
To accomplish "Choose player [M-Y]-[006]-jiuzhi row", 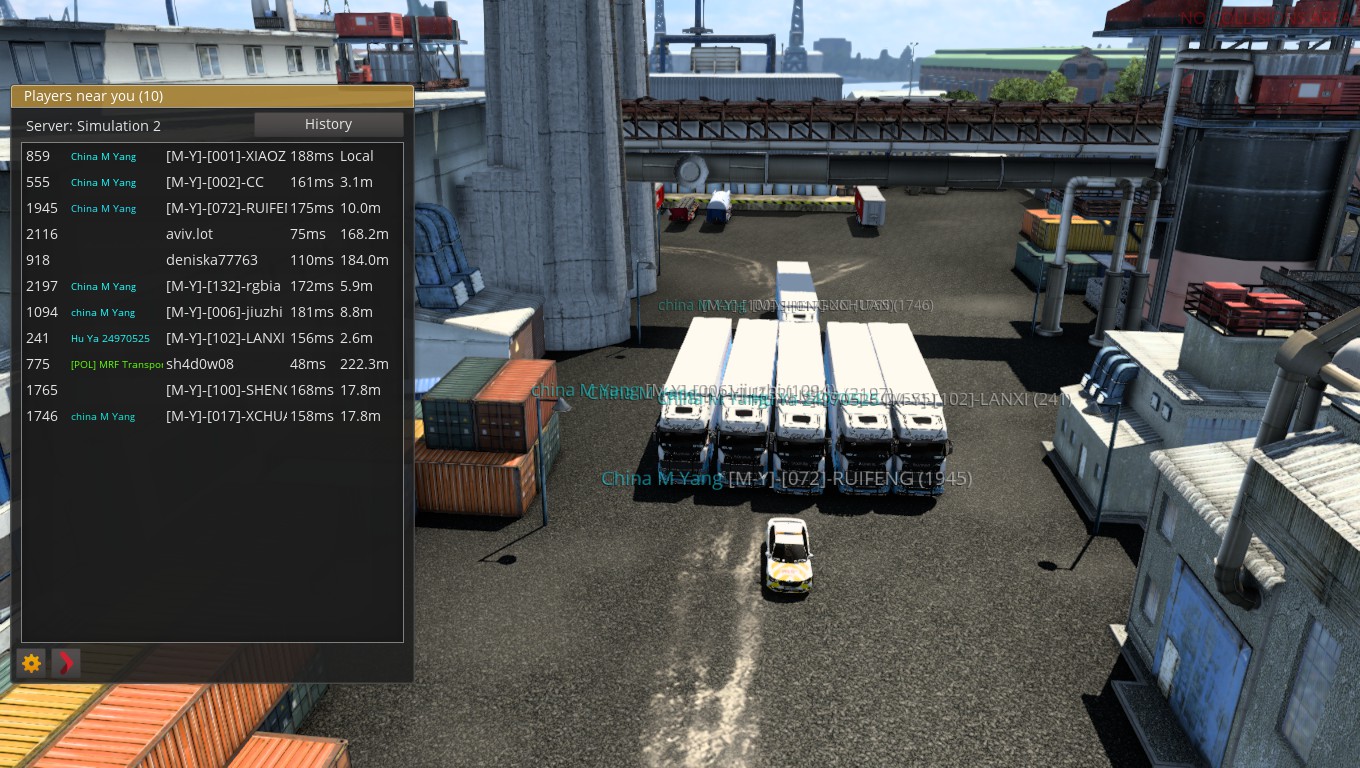I will (224, 312).
